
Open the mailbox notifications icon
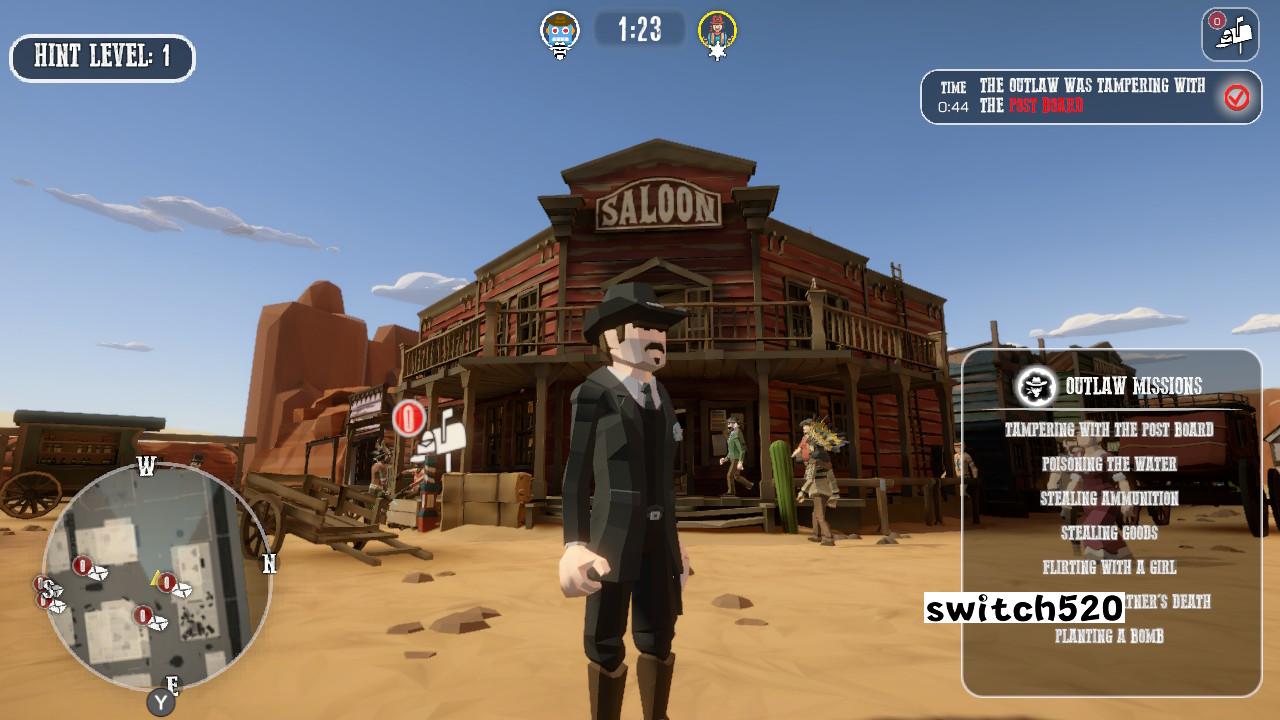pyautogui.click(x=1229, y=33)
